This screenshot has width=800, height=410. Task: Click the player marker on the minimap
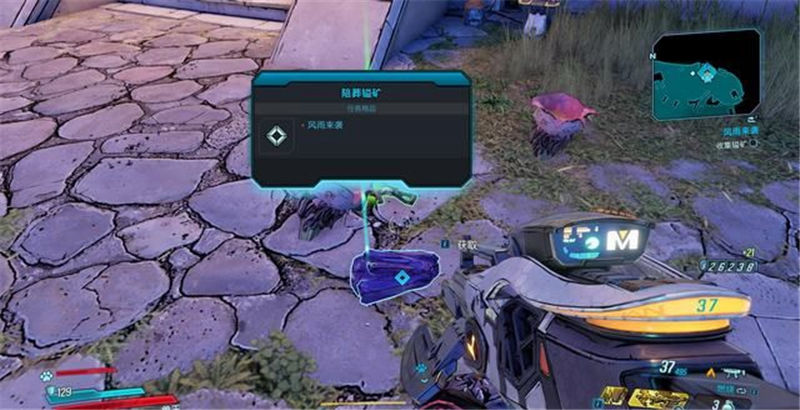(708, 72)
